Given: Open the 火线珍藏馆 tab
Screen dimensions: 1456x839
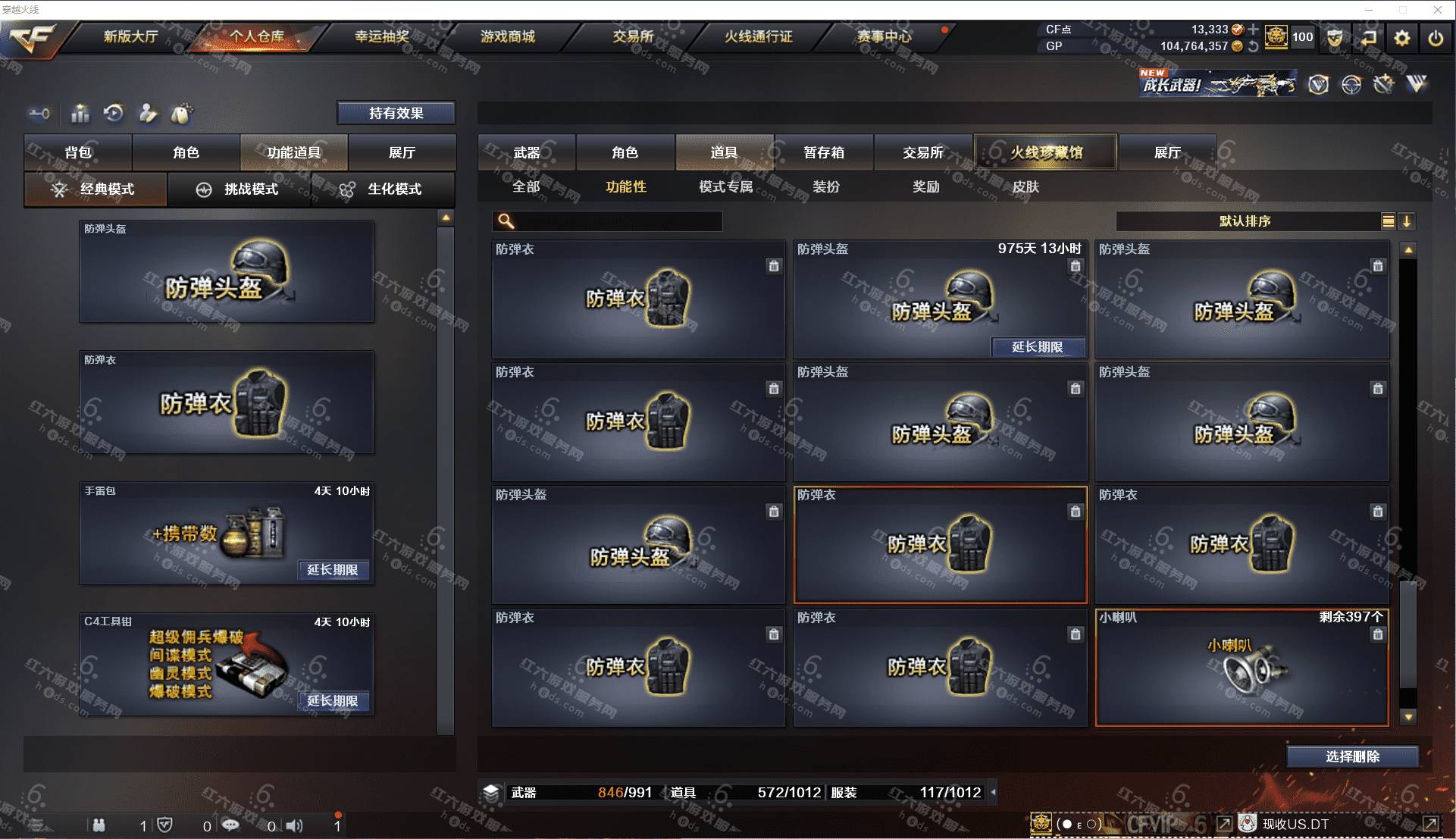Looking at the screenshot, I should tap(1046, 152).
